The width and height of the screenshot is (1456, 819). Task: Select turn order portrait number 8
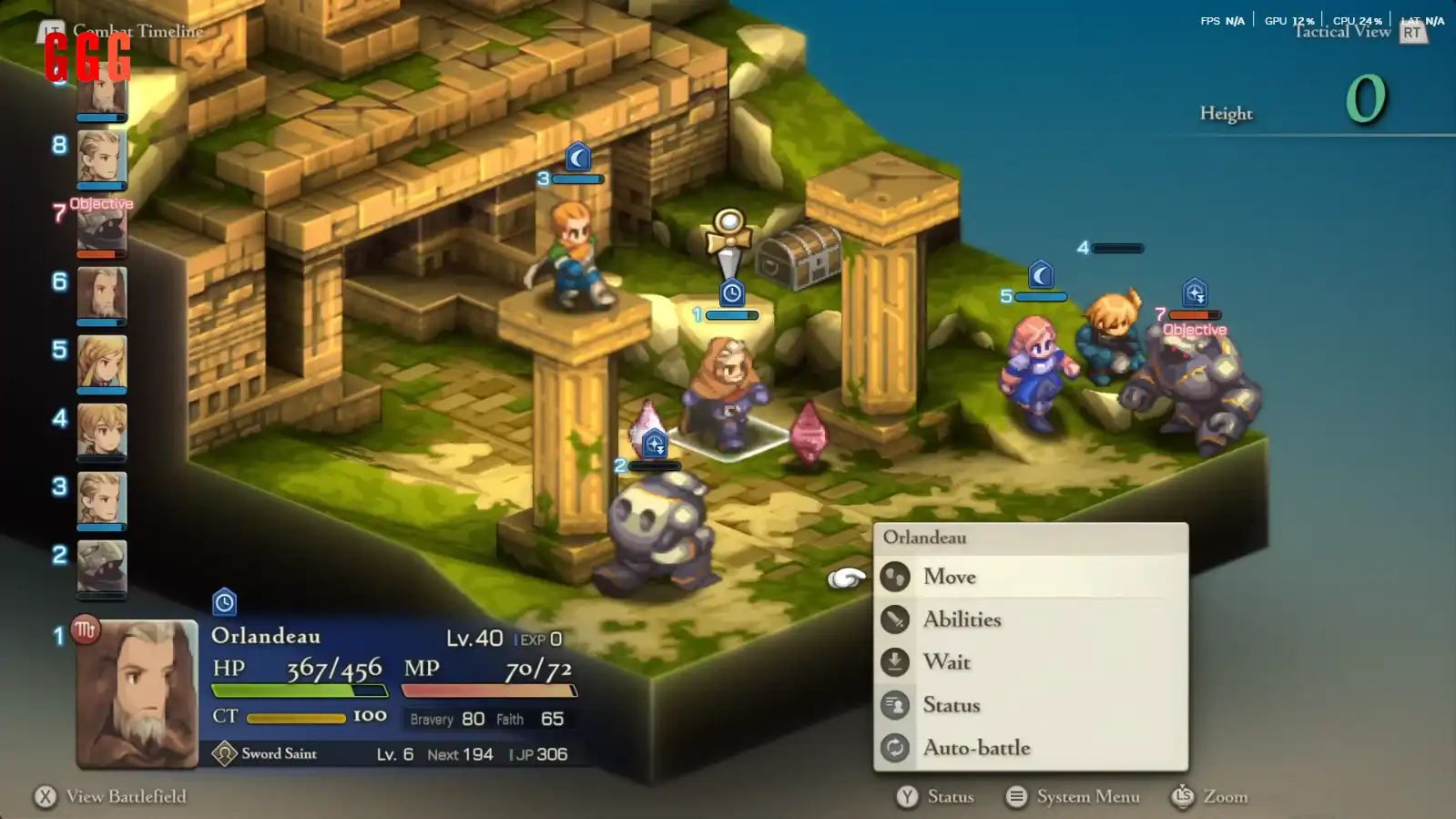(101, 158)
